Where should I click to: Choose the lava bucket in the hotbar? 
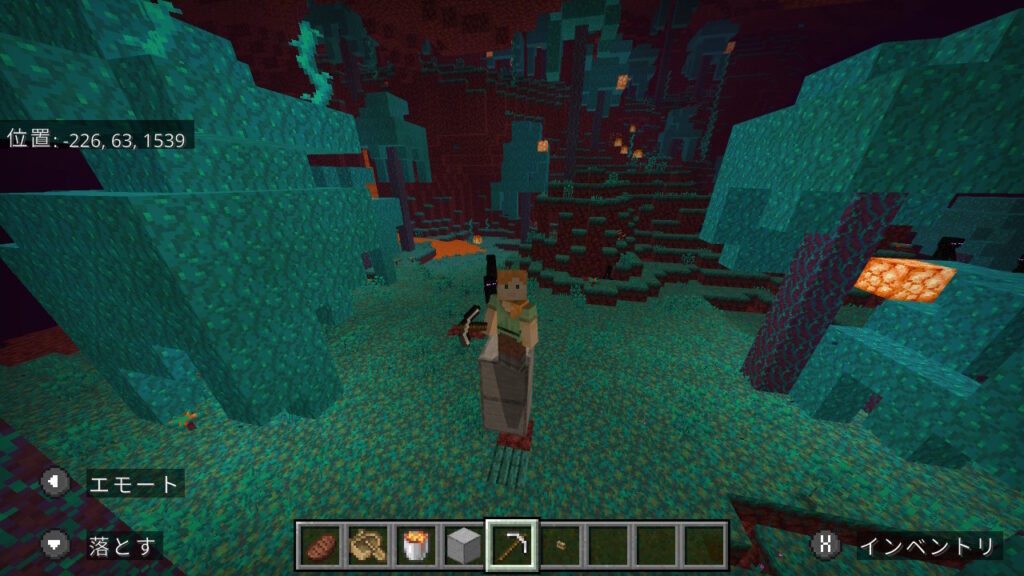coord(416,545)
